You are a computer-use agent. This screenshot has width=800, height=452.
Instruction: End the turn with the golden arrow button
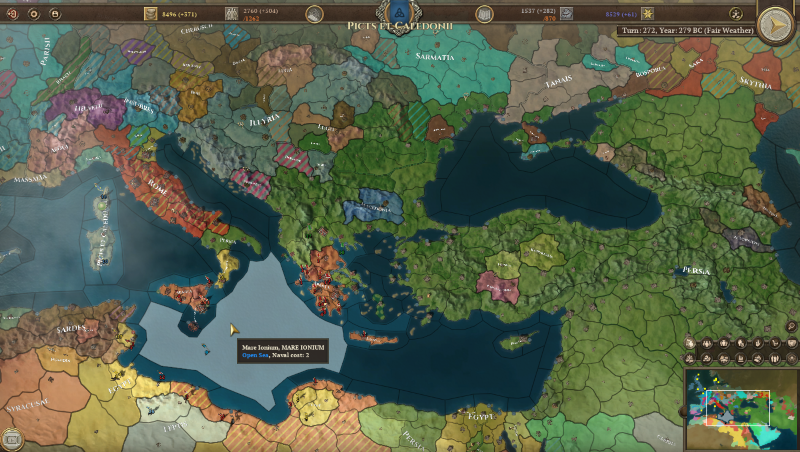(776, 23)
